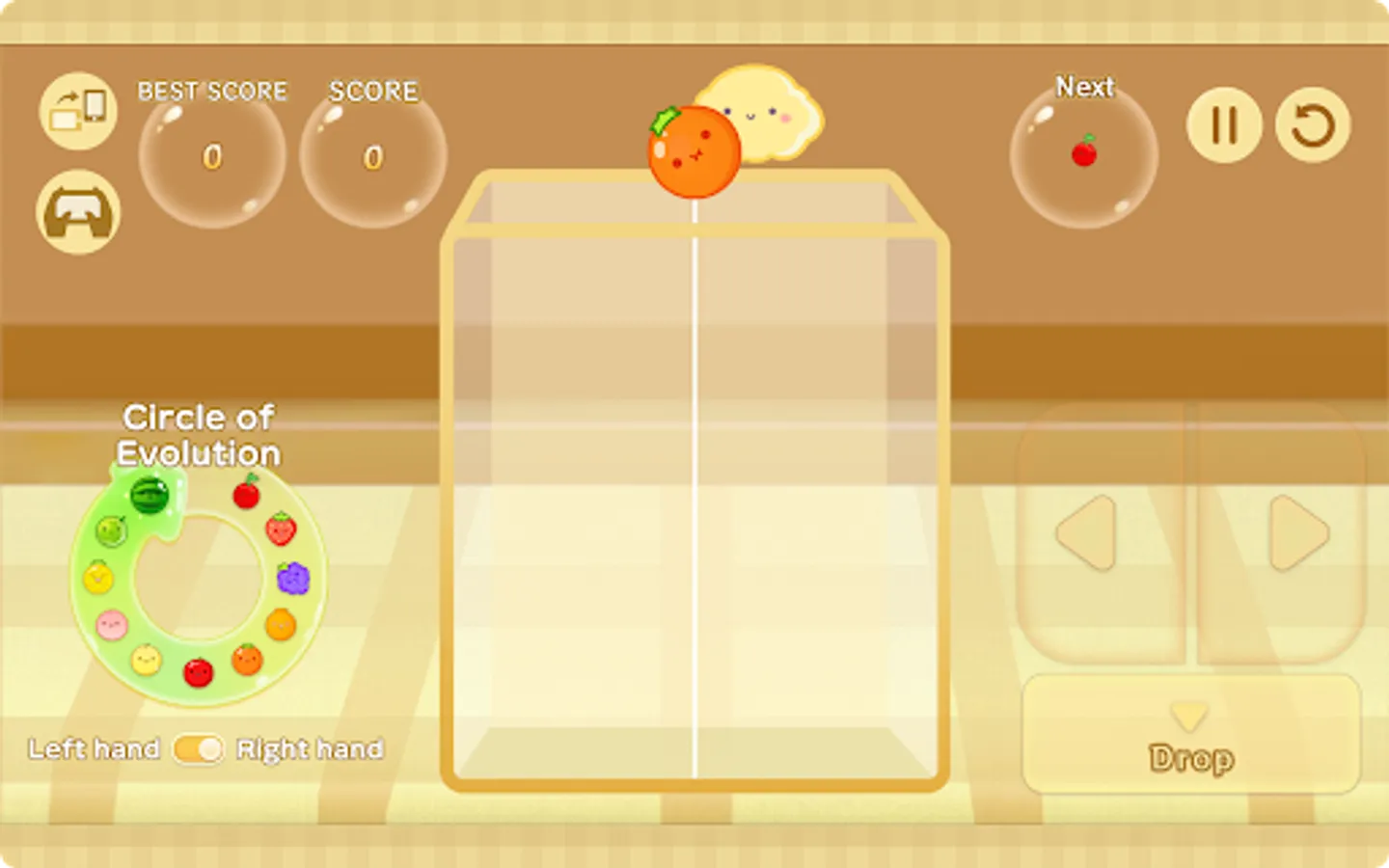The width and height of the screenshot is (1389, 868).
Task: Select the watermelon in the Circle of Evolution
Action: (149, 494)
